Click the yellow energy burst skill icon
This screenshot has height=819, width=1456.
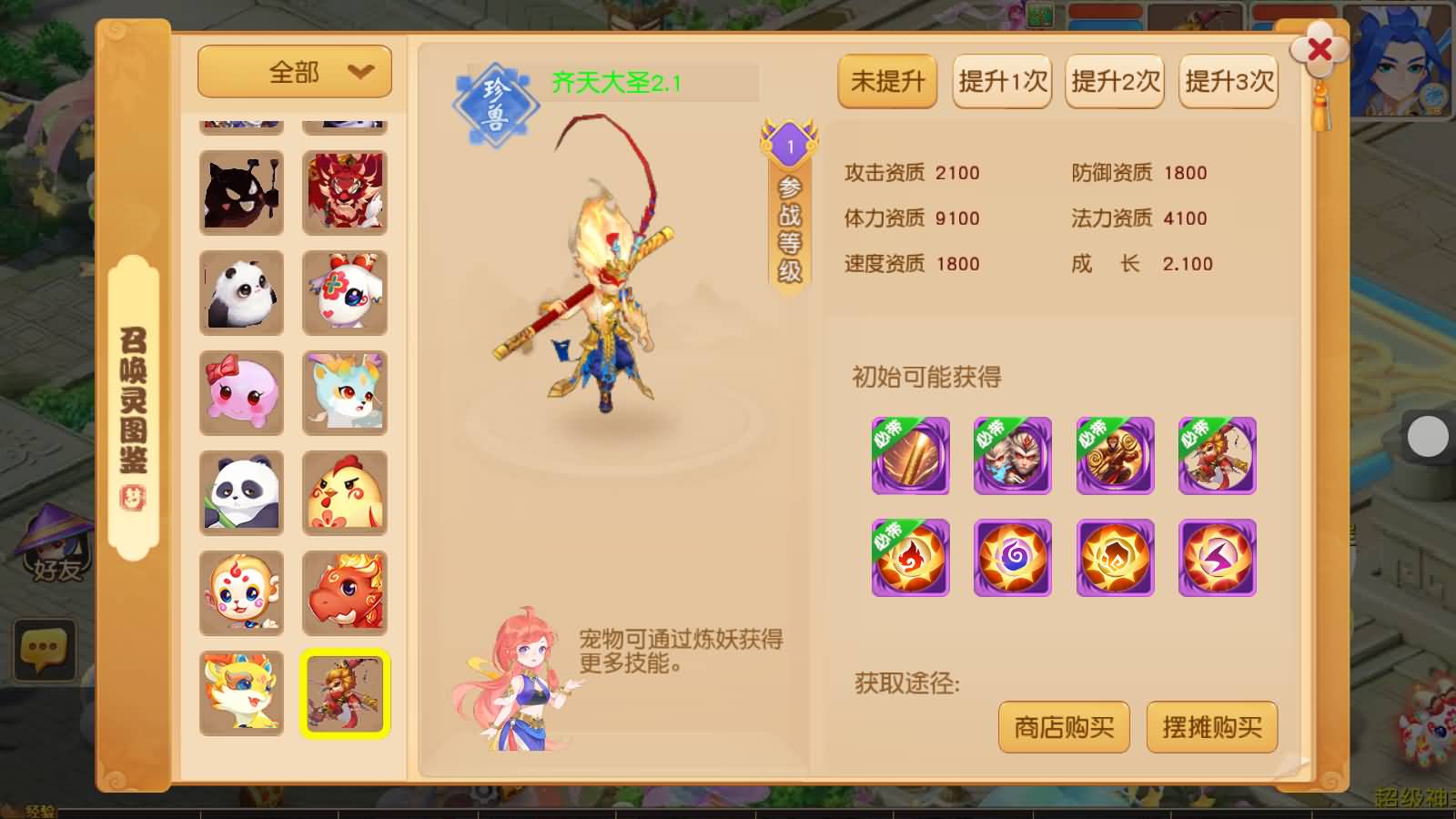tap(1115, 559)
